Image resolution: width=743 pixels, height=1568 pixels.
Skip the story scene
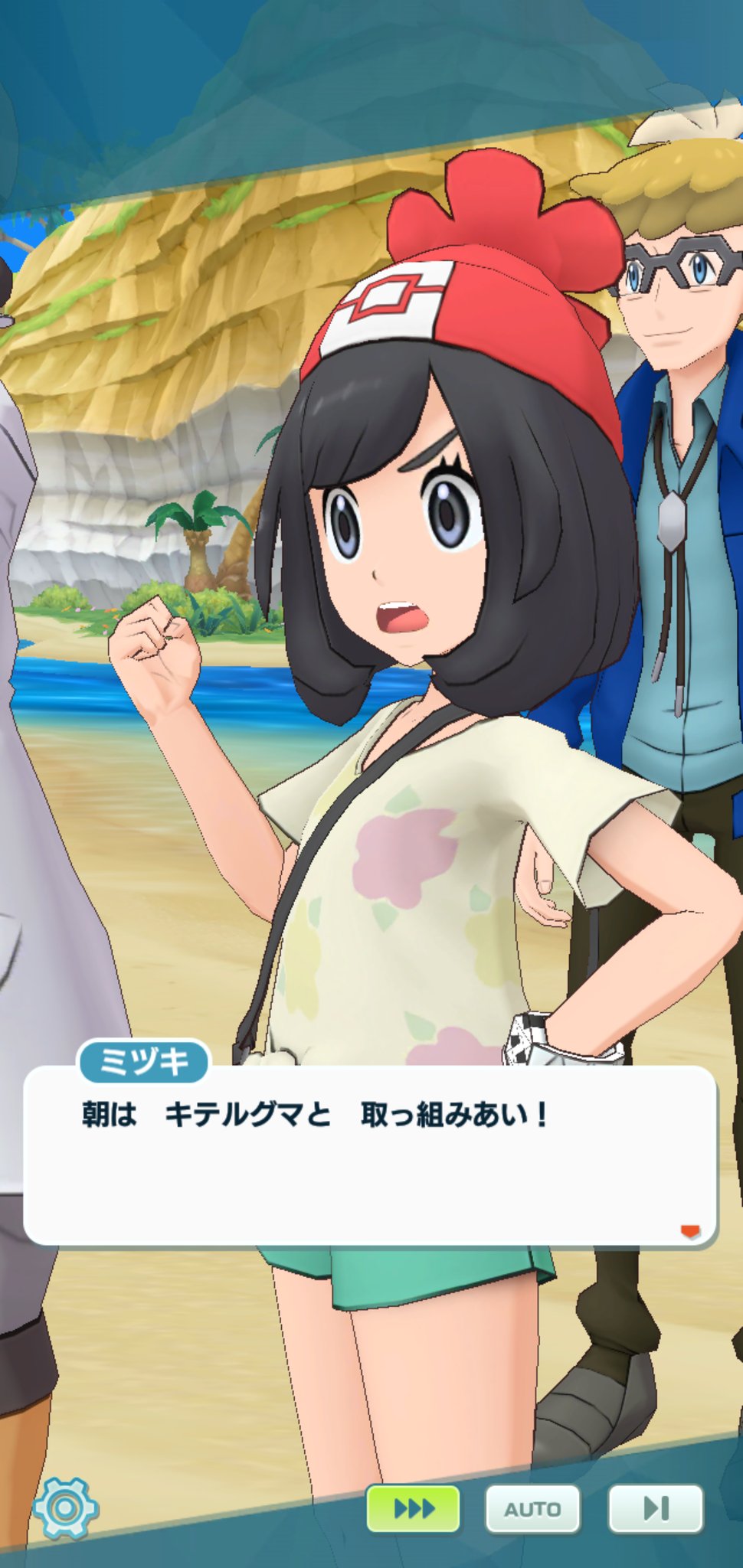(655, 1508)
